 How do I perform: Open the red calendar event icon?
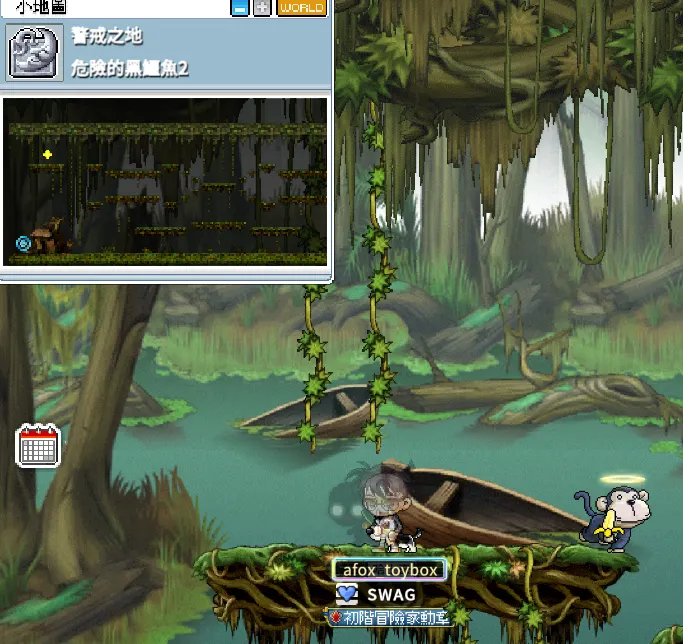[x=39, y=445]
